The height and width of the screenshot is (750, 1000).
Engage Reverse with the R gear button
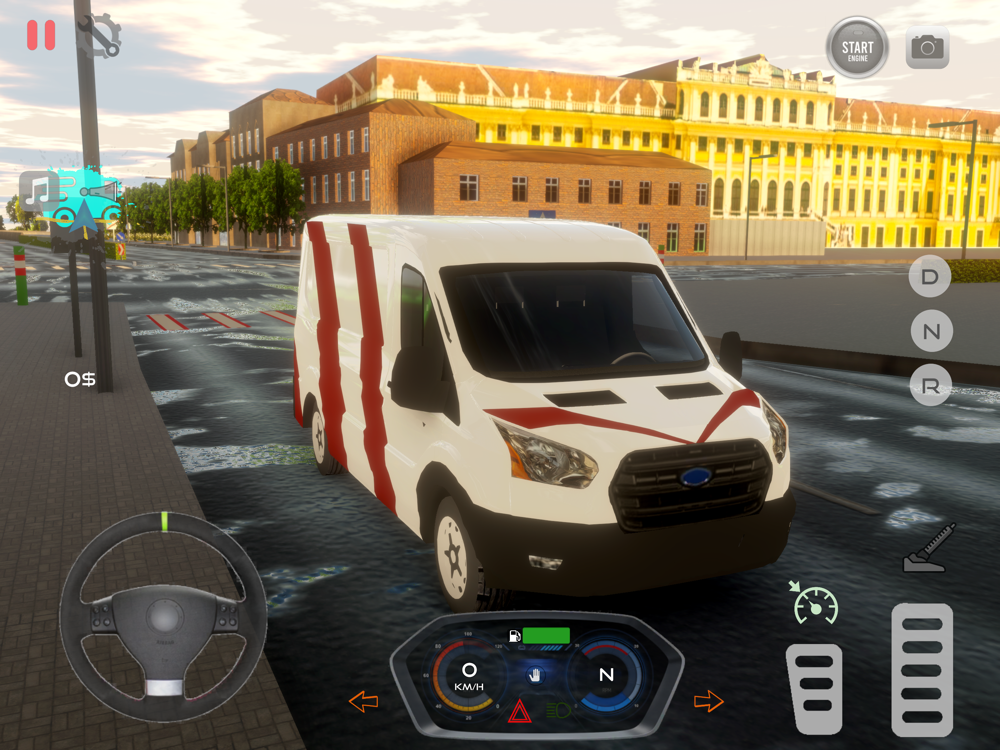(x=930, y=386)
